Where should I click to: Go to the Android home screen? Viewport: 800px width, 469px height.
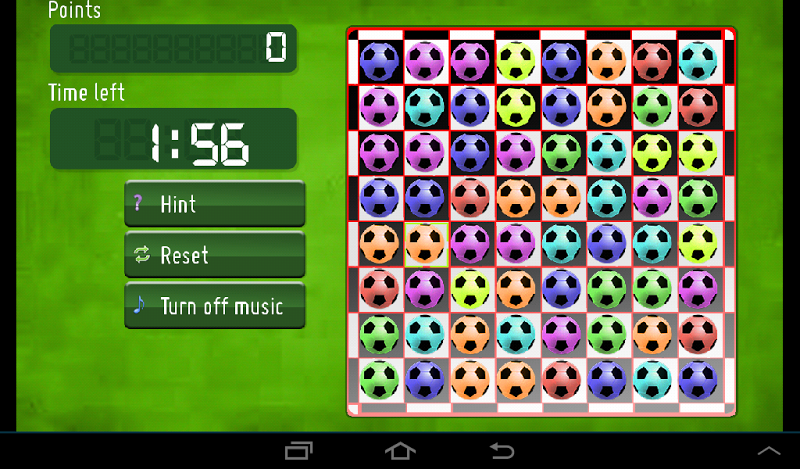coord(400,450)
